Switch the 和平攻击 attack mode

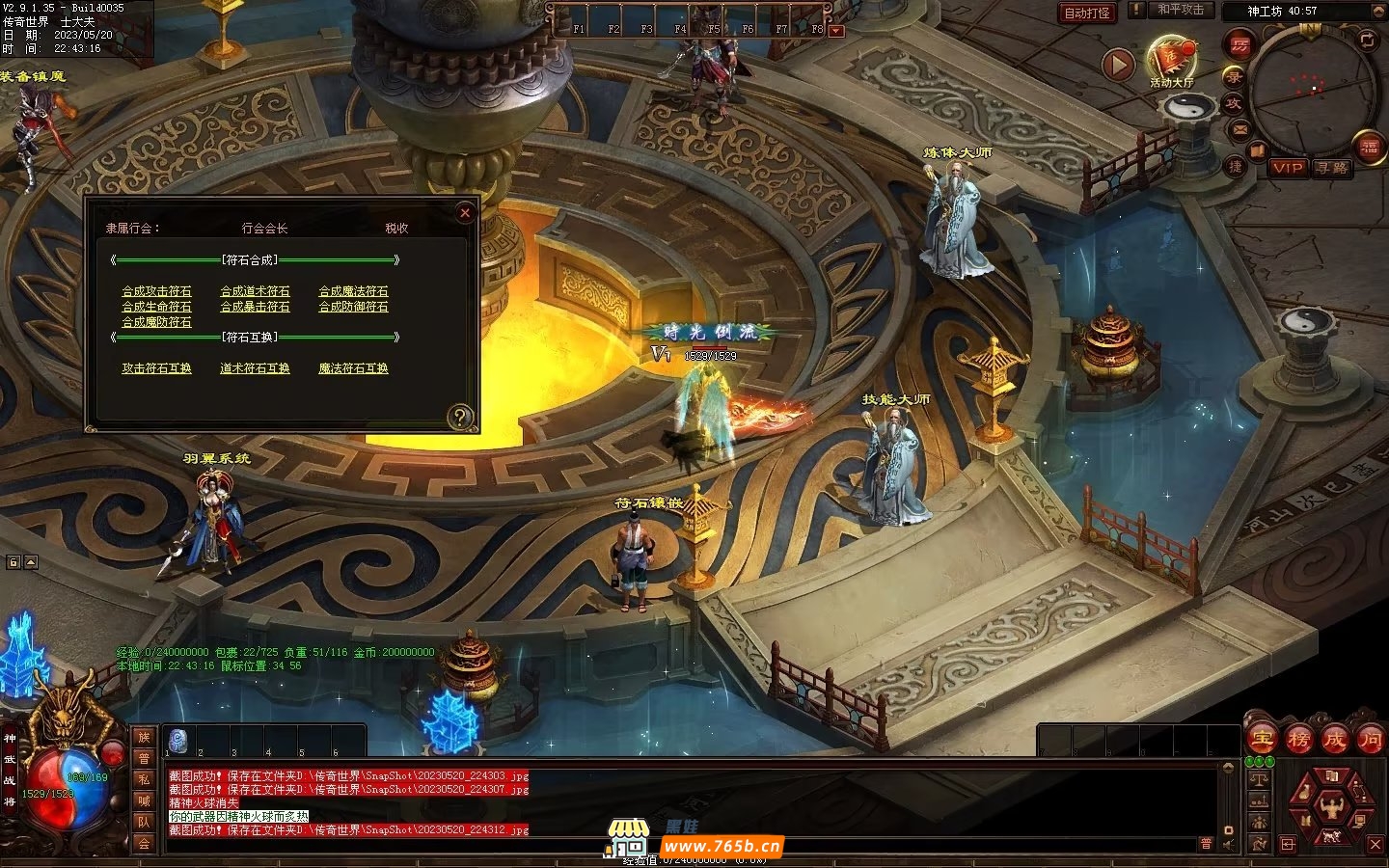tap(1181, 10)
